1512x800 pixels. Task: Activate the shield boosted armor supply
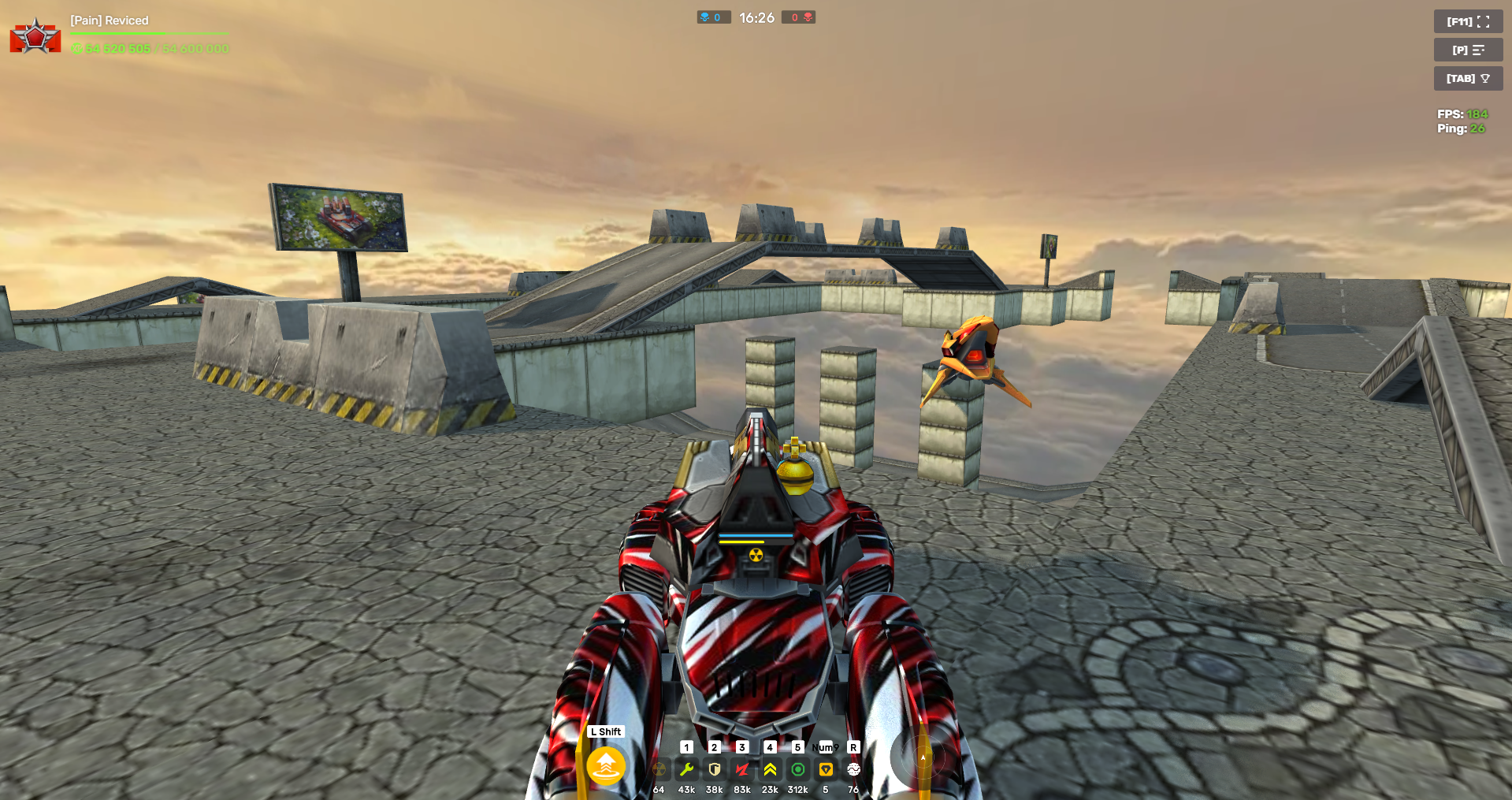[715, 769]
